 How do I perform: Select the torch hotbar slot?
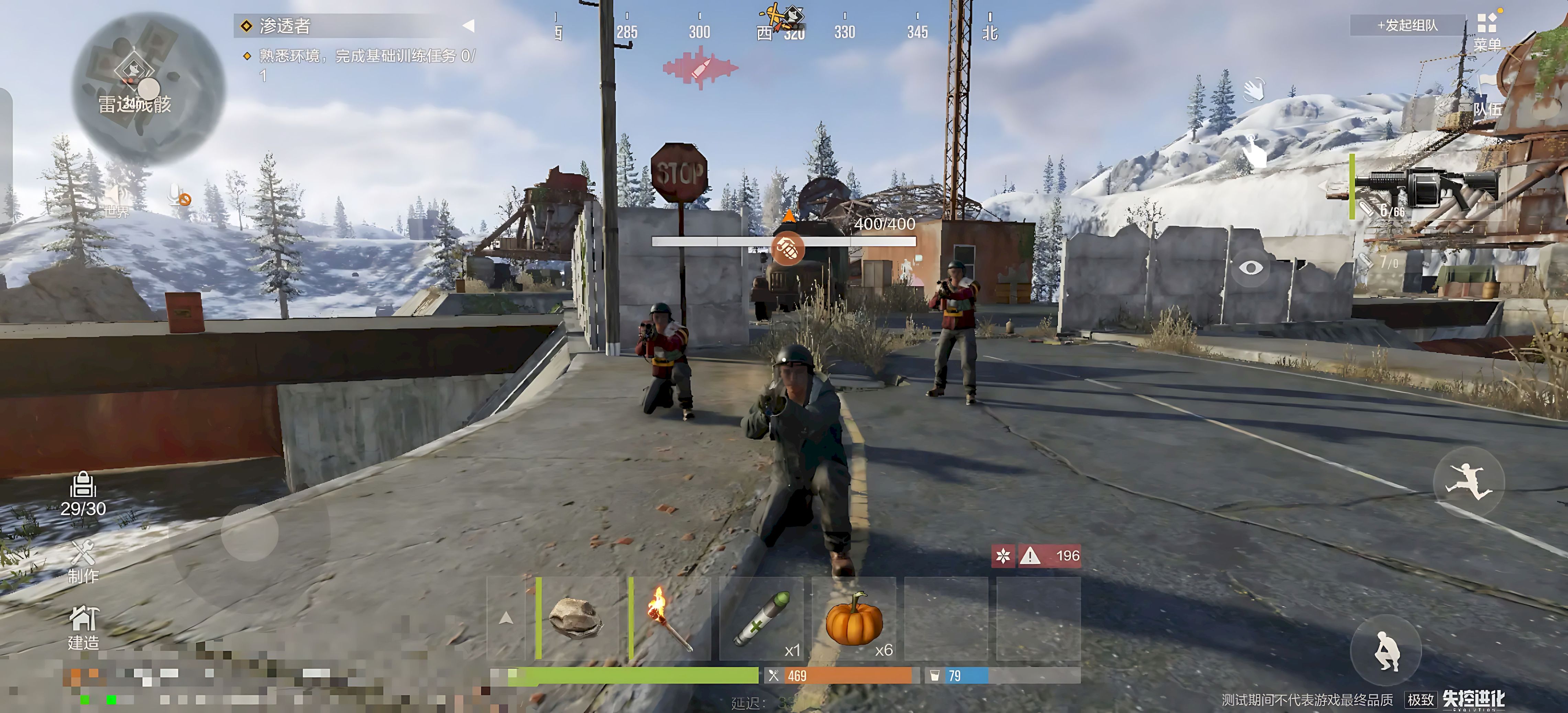click(669, 618)
